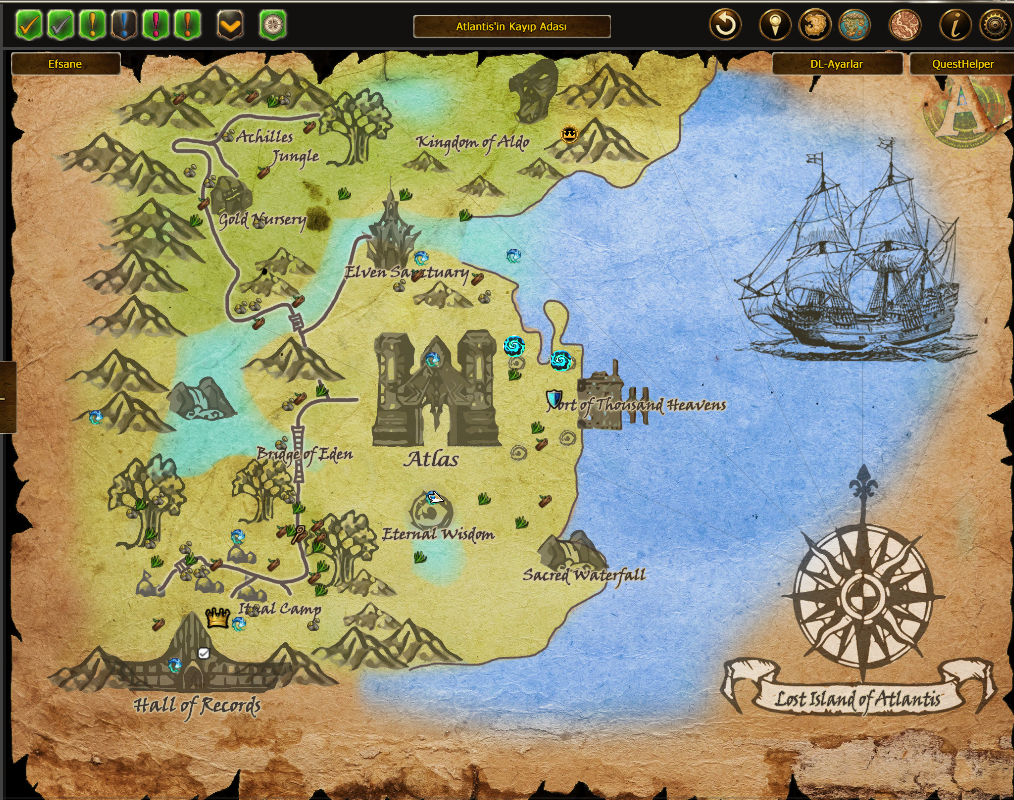Select the shield marker at Port of Thousand Heavens
This screenshot has height=800, width=1014.
(554, 398)
